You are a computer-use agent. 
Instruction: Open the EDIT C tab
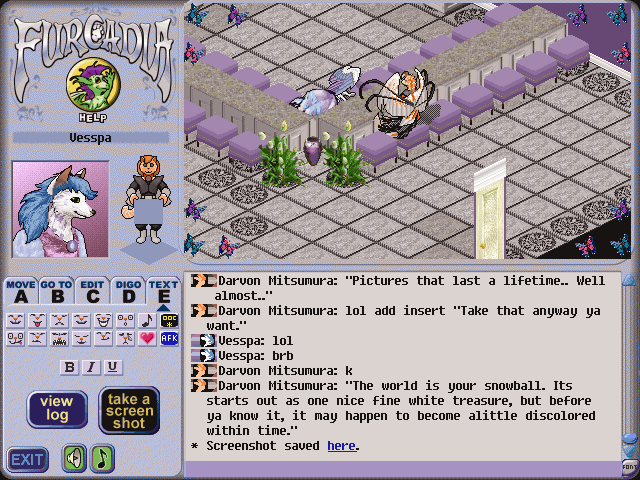[92, 291]
